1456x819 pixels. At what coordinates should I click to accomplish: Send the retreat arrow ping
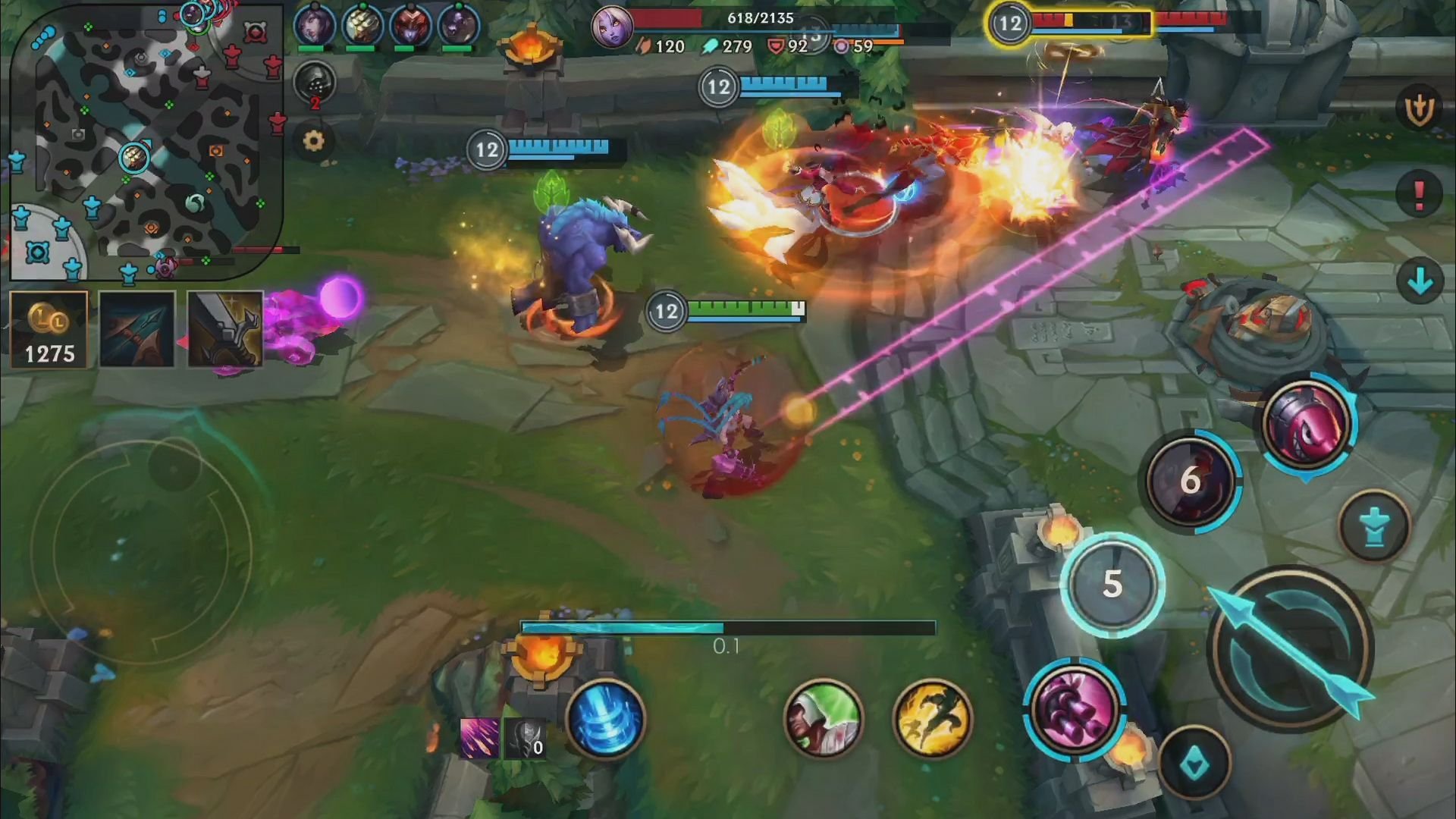[x=1418, y=281]
